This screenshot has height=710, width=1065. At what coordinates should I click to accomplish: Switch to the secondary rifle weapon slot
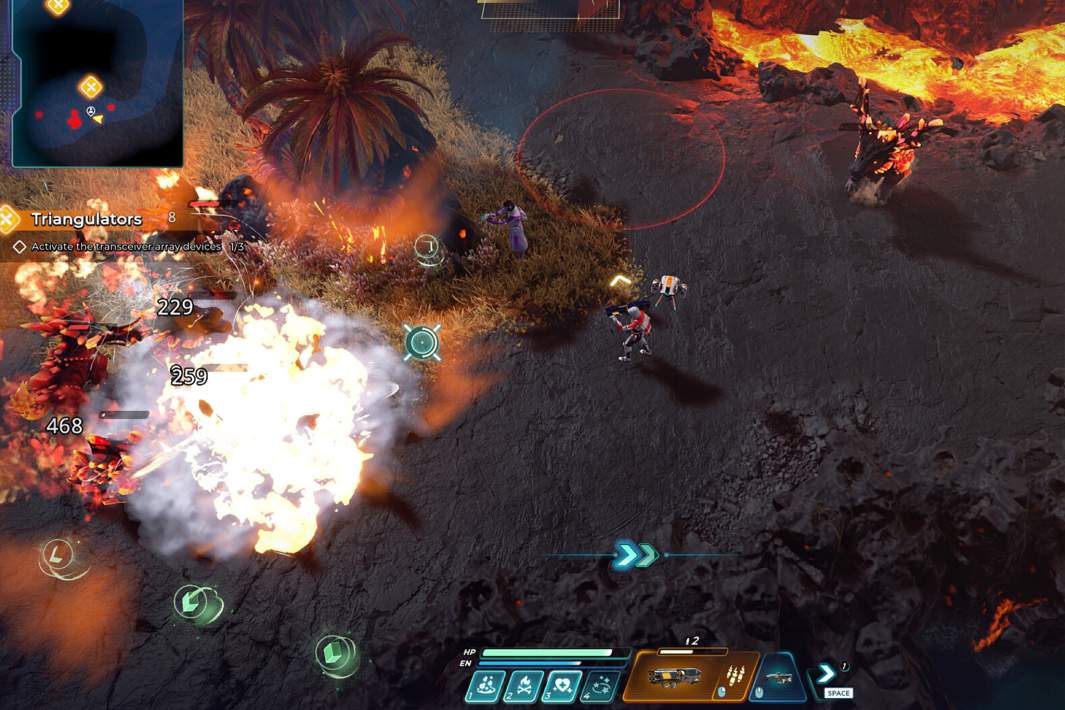point(777,678)
